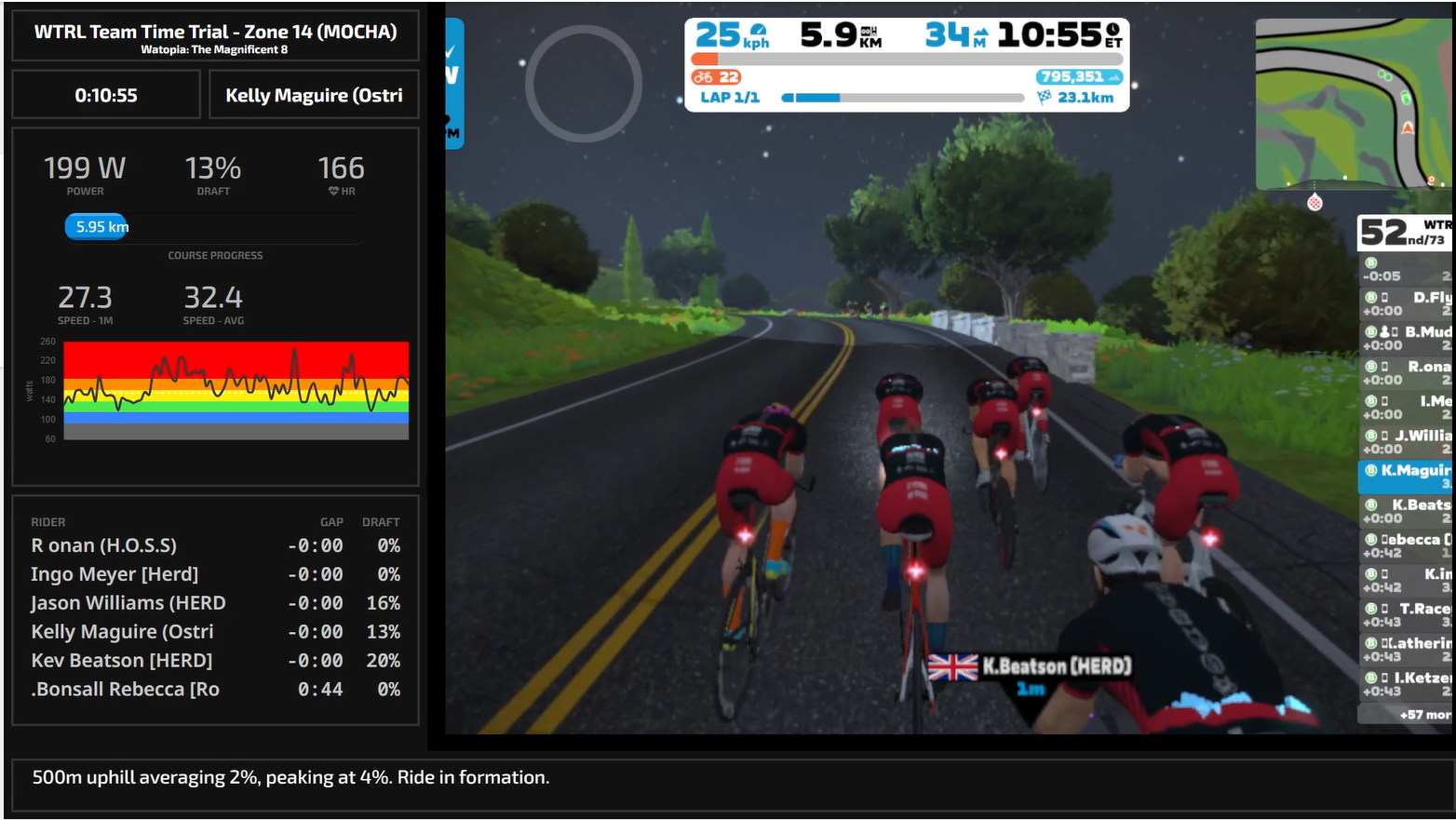Image resolution: width=1456 pixels, height=820 pixels.
Task: Click the minimap in the top corner
Action: coord(1352,103)
